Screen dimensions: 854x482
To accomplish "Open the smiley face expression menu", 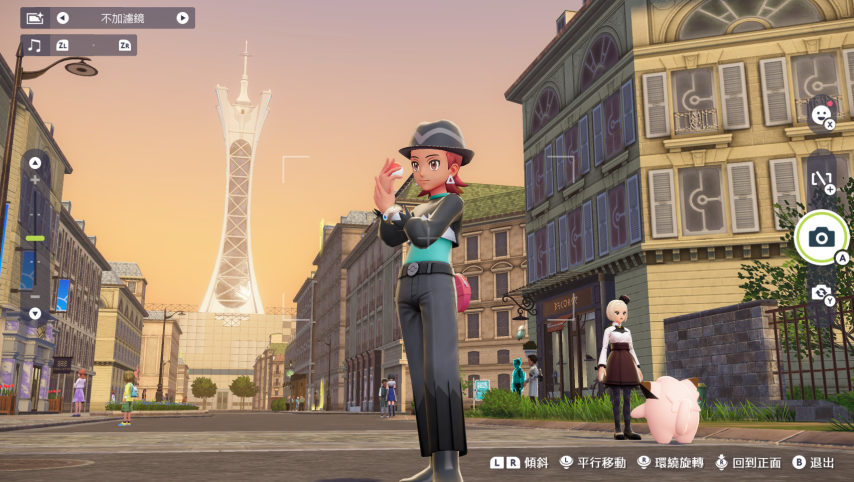I will (x=821, y=115).
